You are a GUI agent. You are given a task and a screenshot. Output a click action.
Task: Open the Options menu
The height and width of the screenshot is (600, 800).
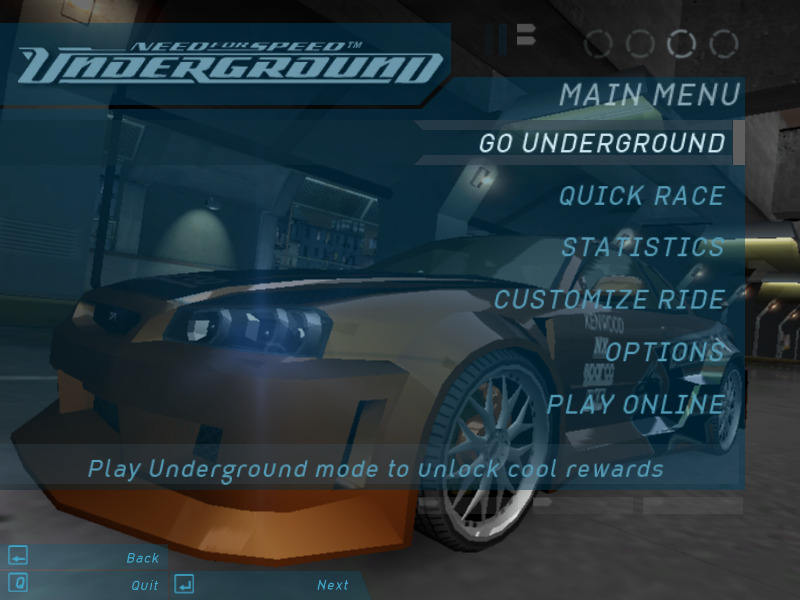tap(664, 352)
